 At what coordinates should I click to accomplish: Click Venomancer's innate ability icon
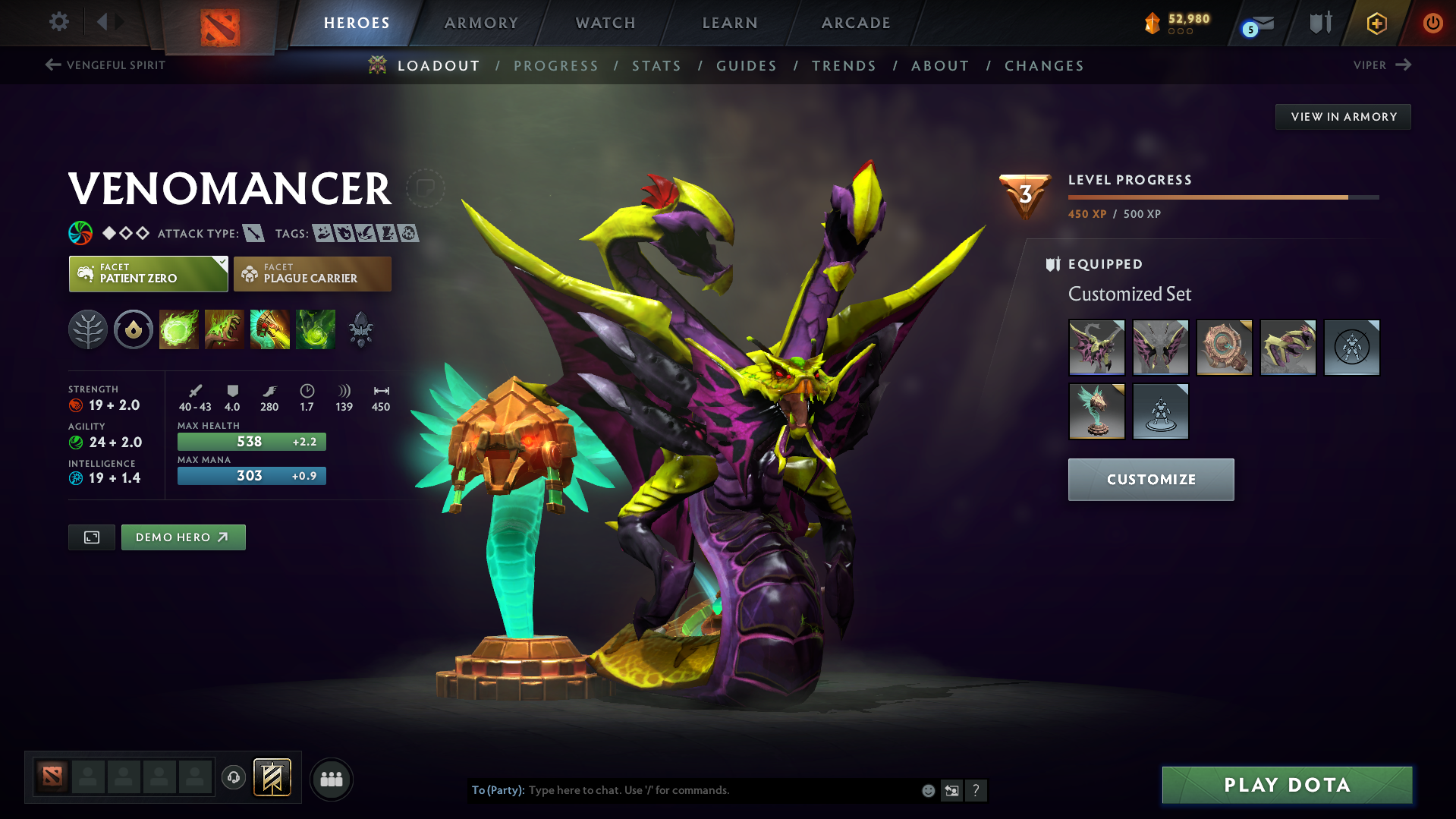click(133, 329)
